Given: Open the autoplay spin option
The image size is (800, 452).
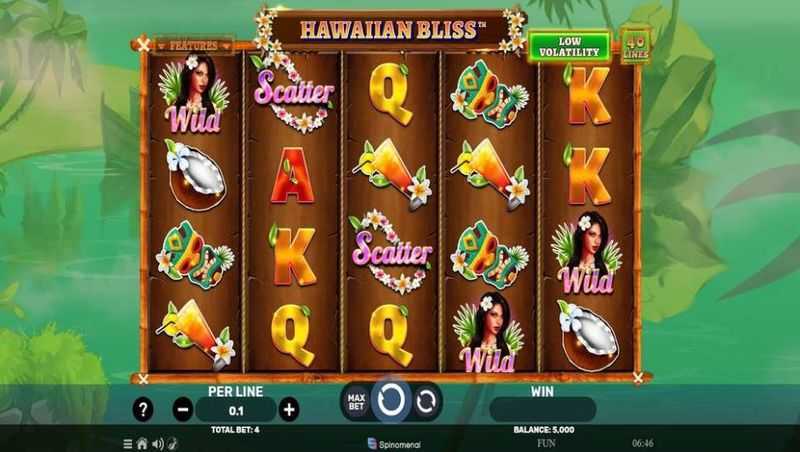Looking at the screenshot, I should [427, 402].
